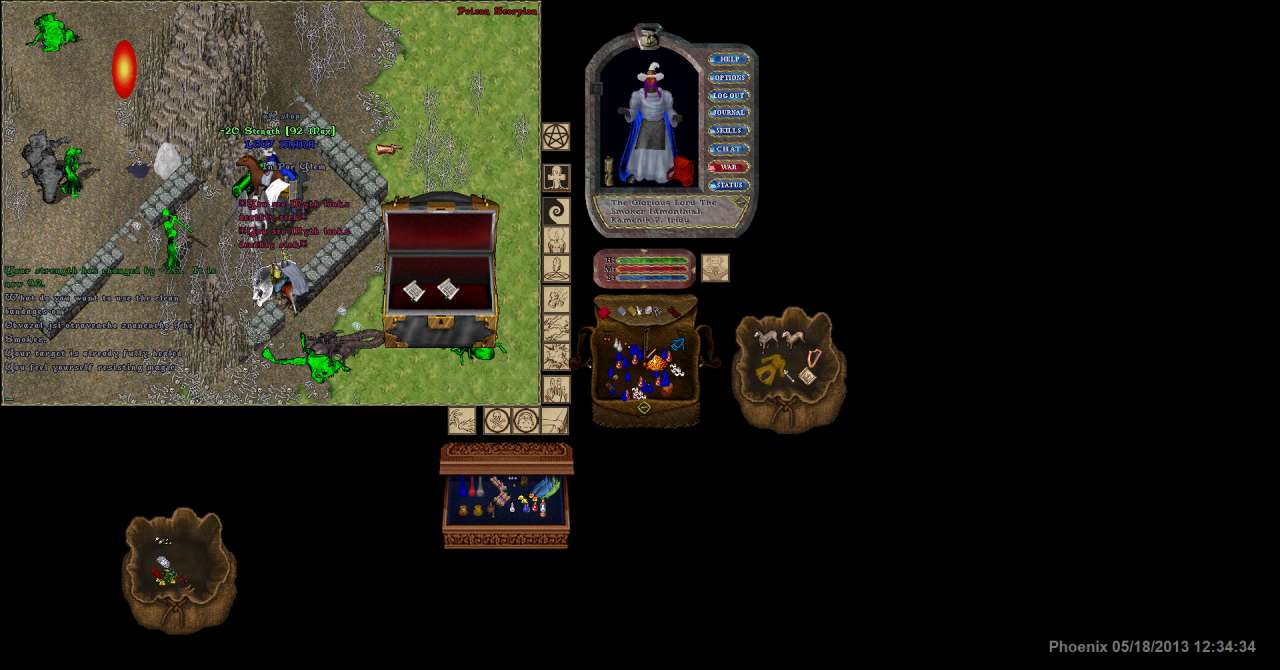Cast the skull-in-circle poison spell icon
1280x670 pixels.
pyautogui.click(x=497, y=420)
